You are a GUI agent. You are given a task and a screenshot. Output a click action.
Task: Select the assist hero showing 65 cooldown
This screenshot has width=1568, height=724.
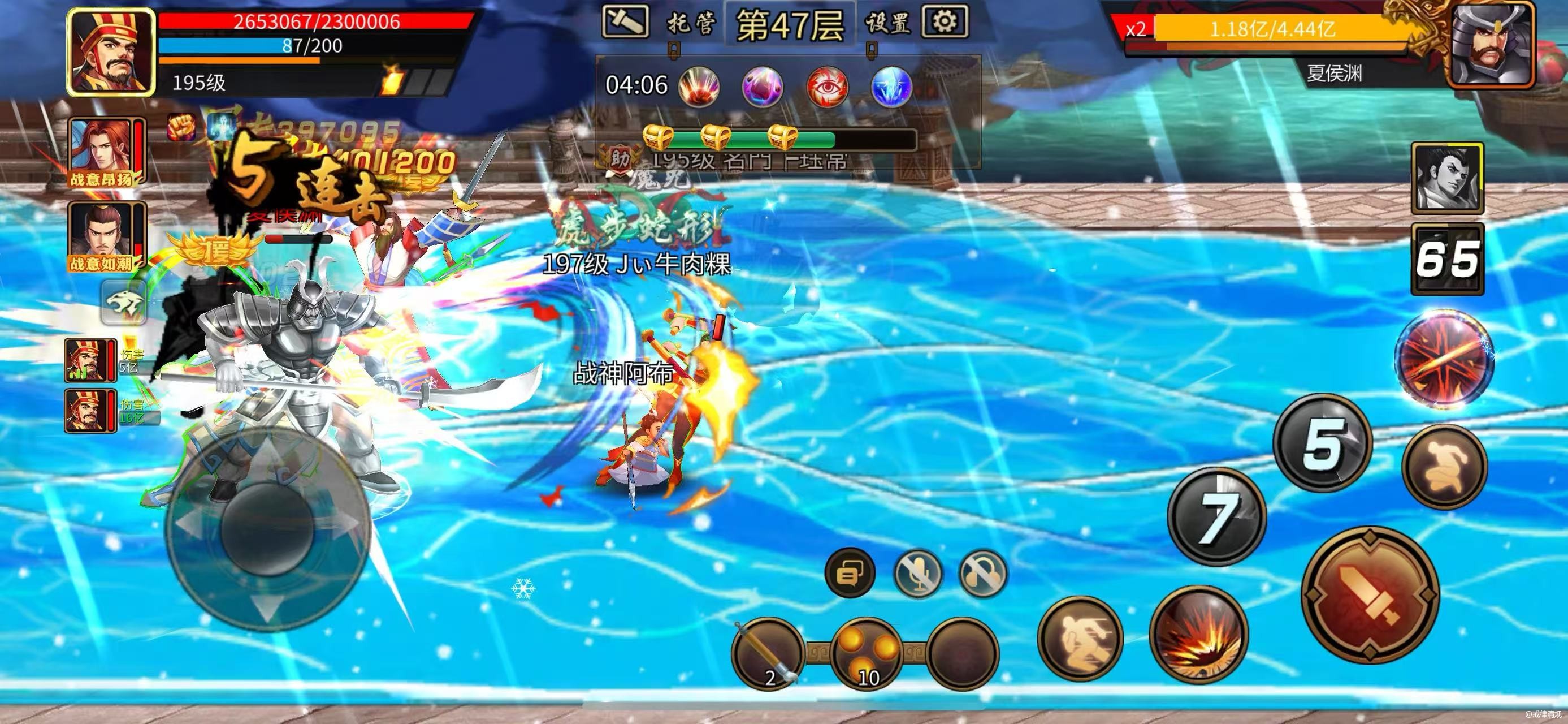(x=1447, y=260)
